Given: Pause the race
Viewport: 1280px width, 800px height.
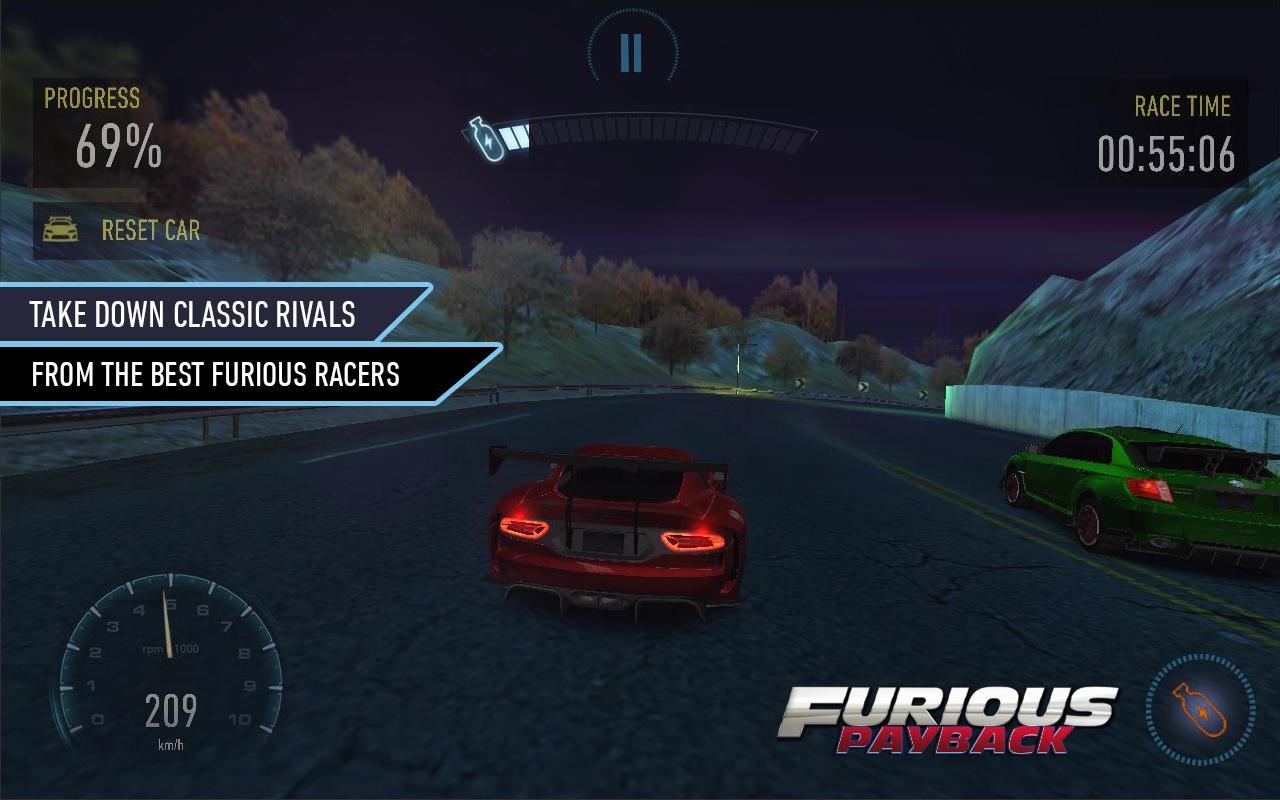Looking at the screenshot, I should (631, 52).
